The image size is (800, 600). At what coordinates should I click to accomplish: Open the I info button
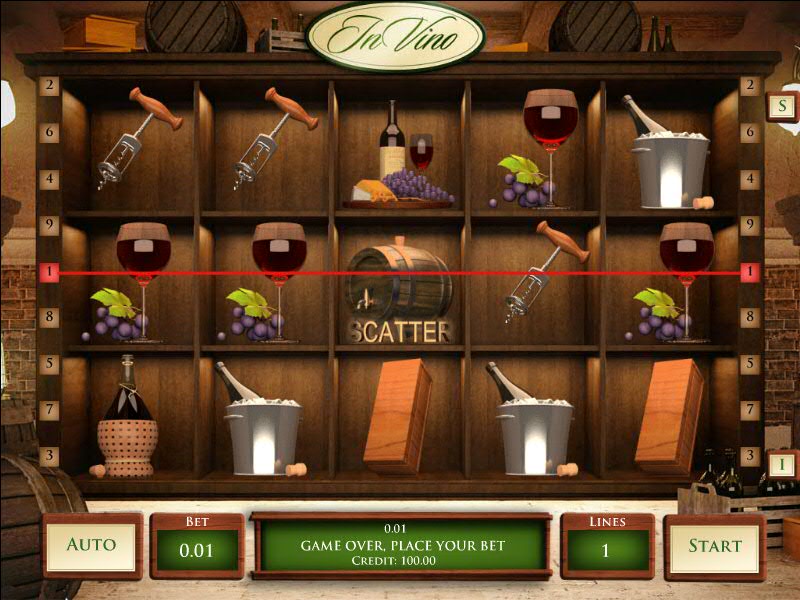pos(782,464)
